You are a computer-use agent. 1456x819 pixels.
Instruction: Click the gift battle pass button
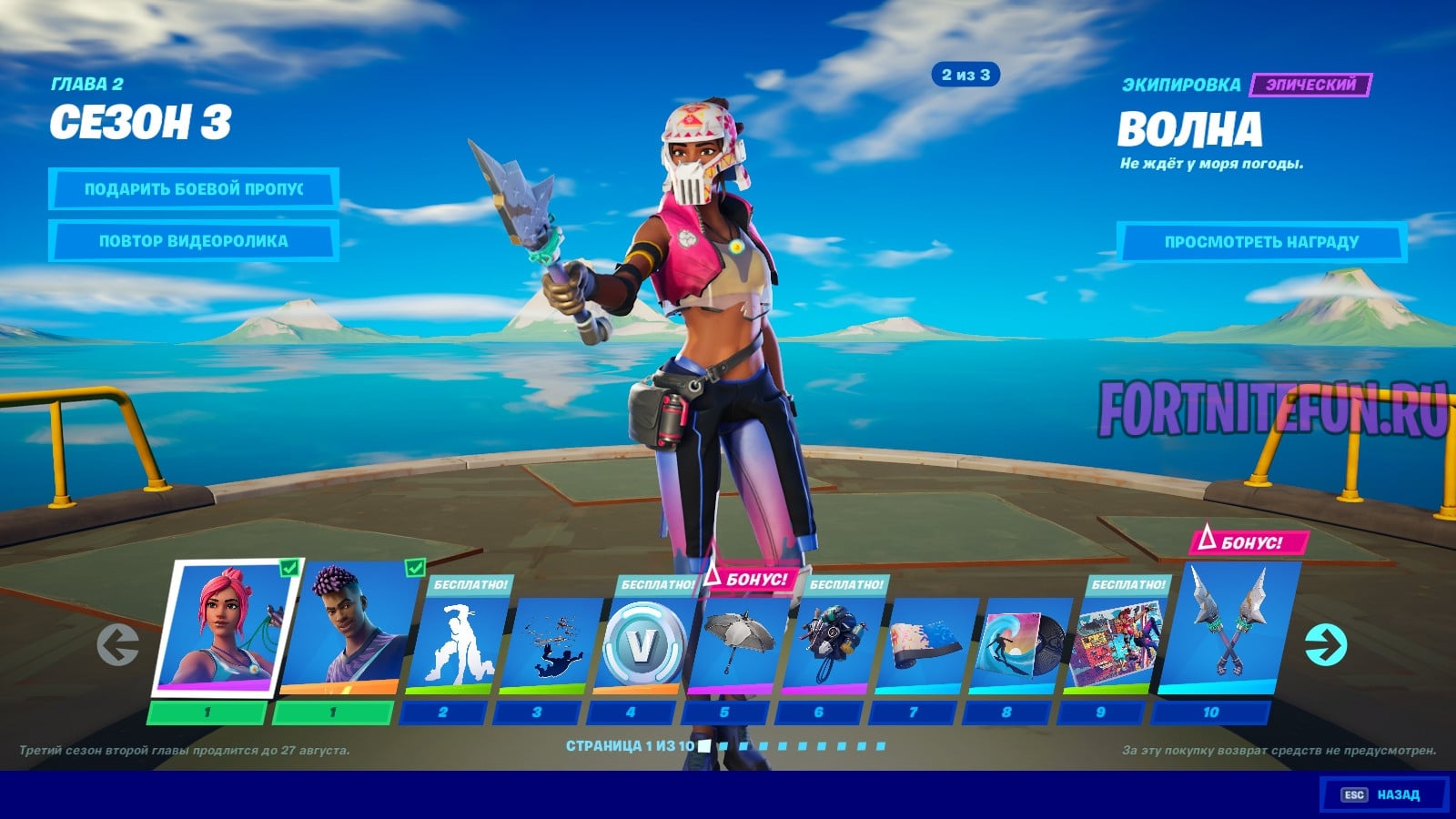coord(193,189)
